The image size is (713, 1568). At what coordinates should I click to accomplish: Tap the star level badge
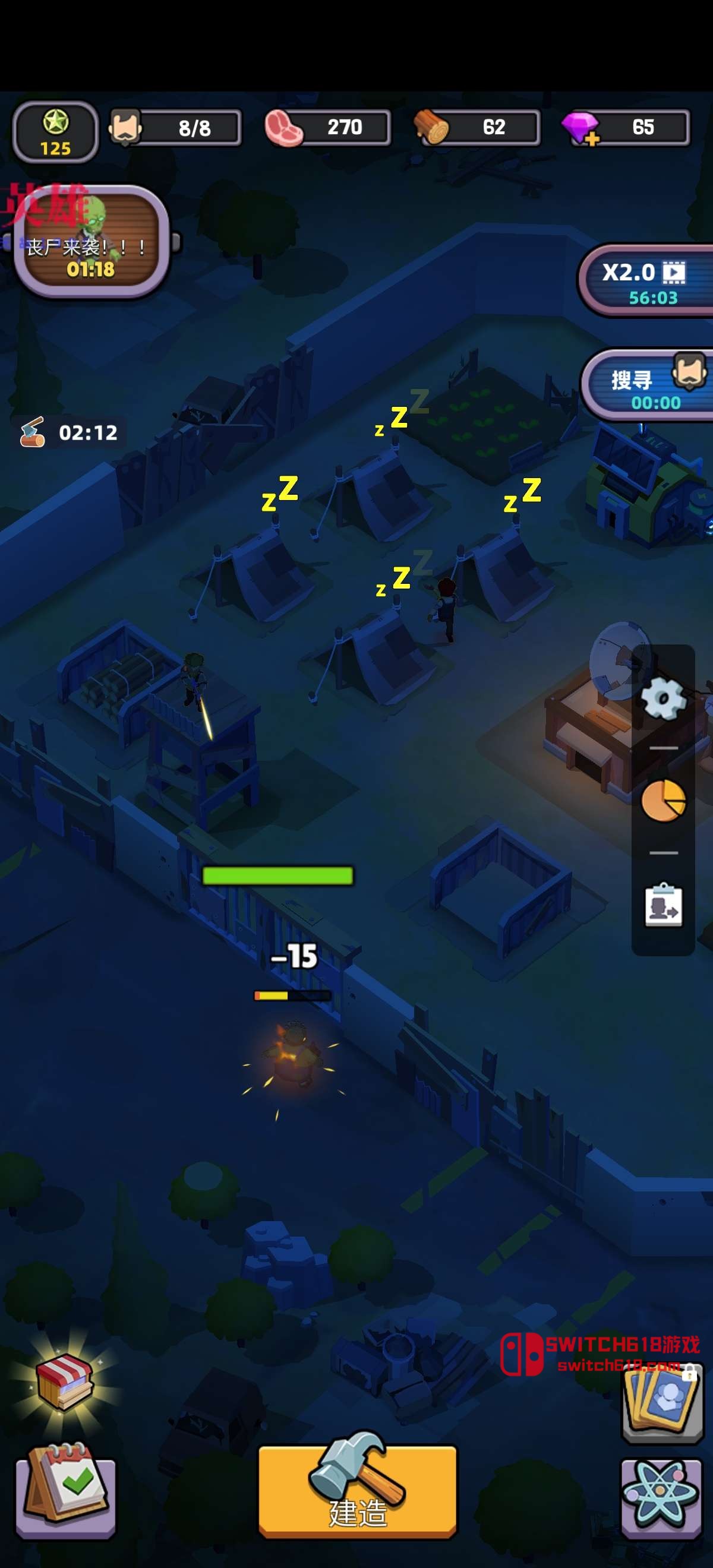coord(55,132)
